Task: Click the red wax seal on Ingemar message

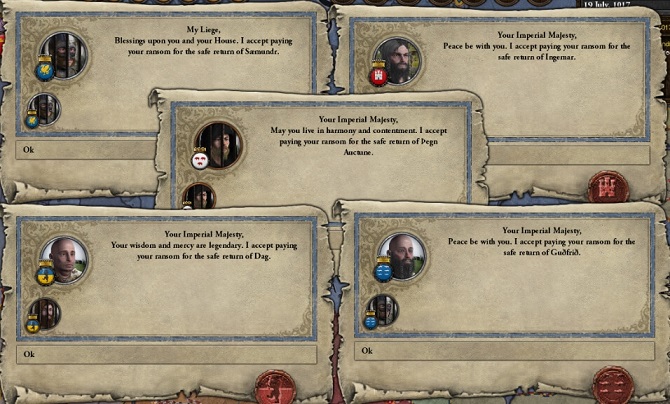Action: pyautogui.click(x=607, y=187)
